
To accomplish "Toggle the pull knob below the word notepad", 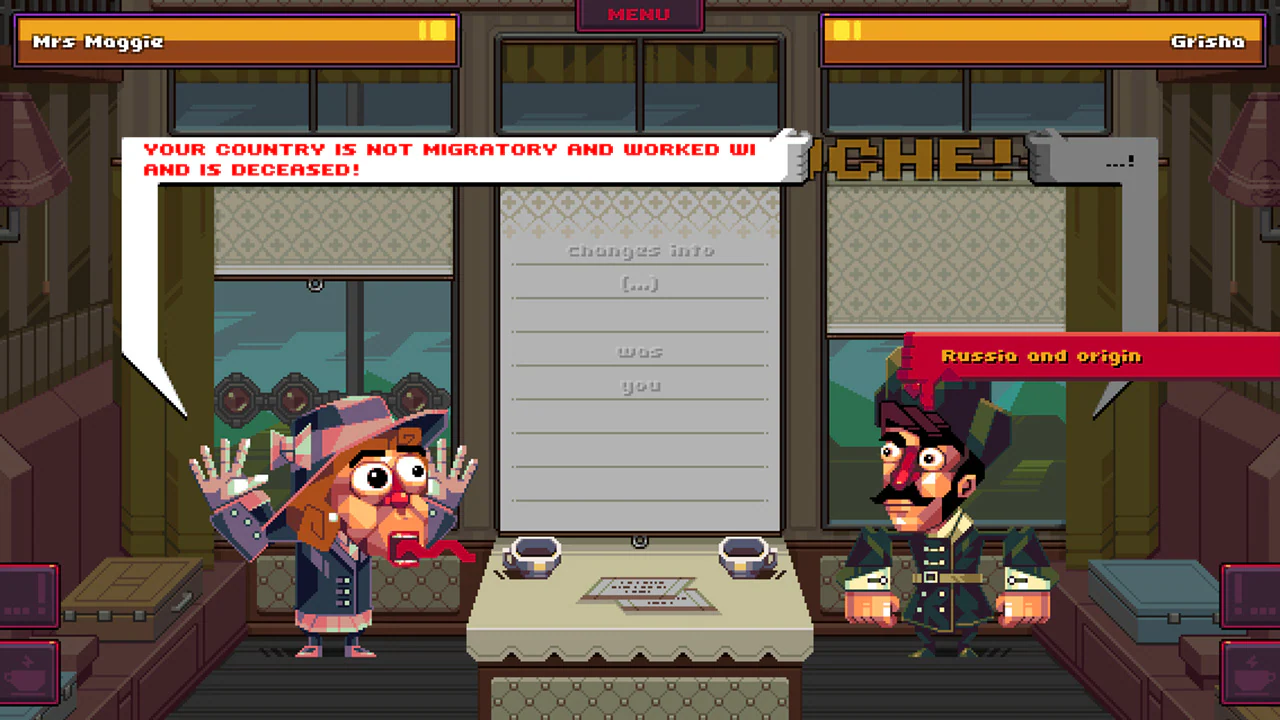I will click(x=640, y=540).
